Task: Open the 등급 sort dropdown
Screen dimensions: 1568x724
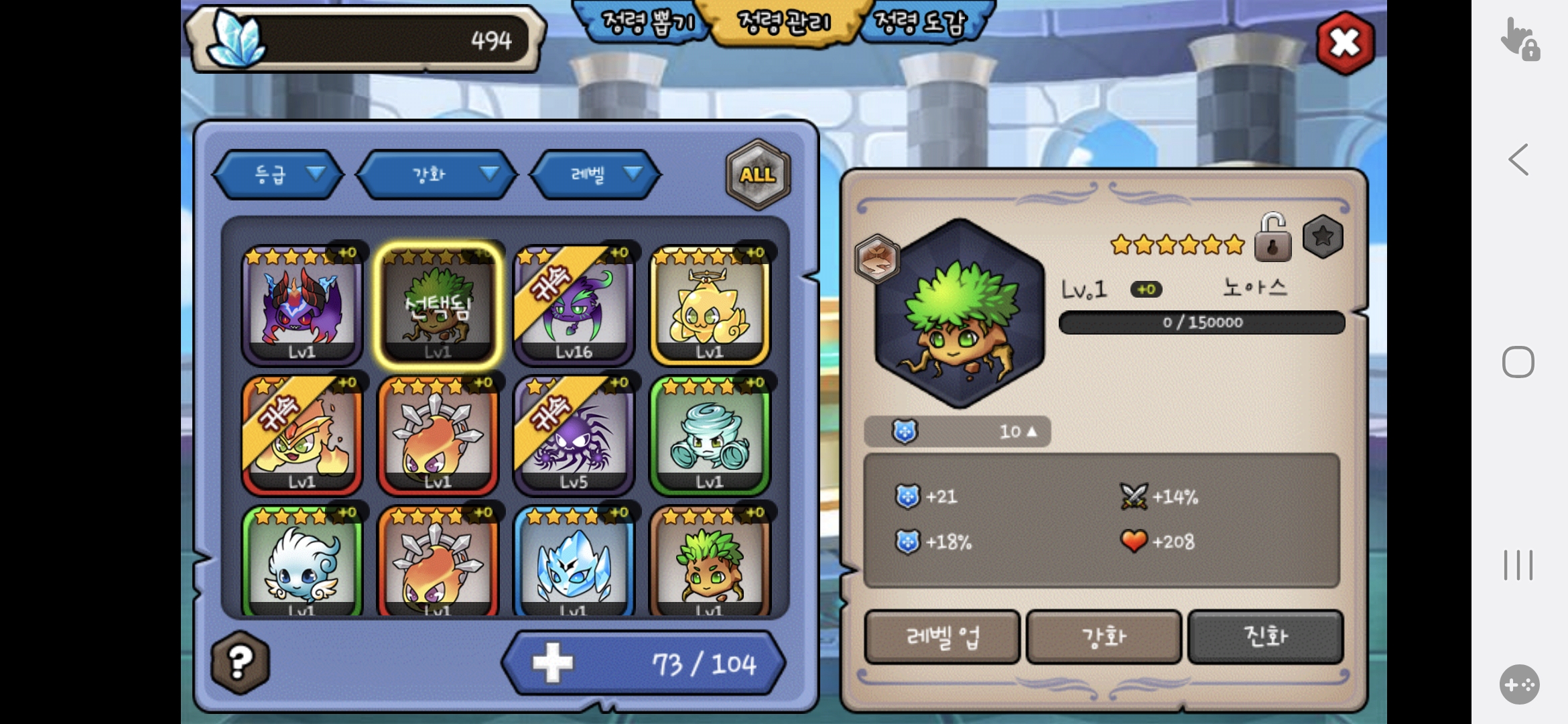Action: [x=279, y=175]
